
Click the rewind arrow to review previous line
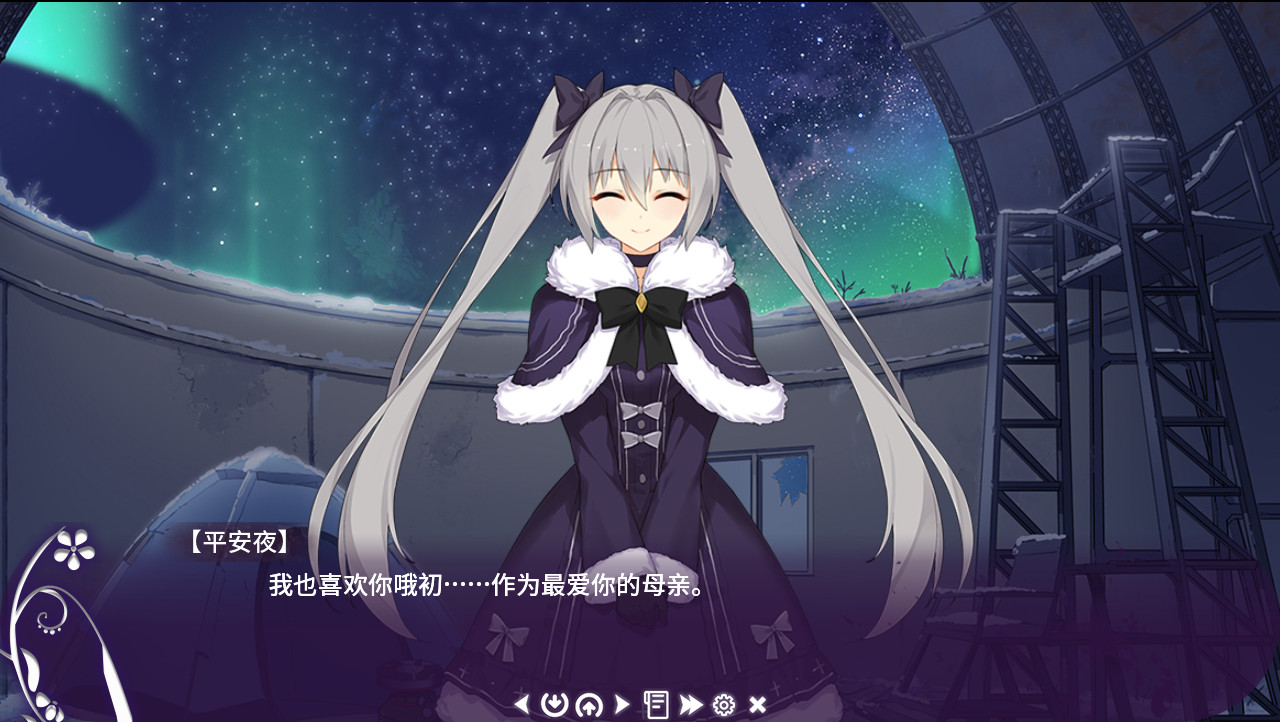(520, 703)
